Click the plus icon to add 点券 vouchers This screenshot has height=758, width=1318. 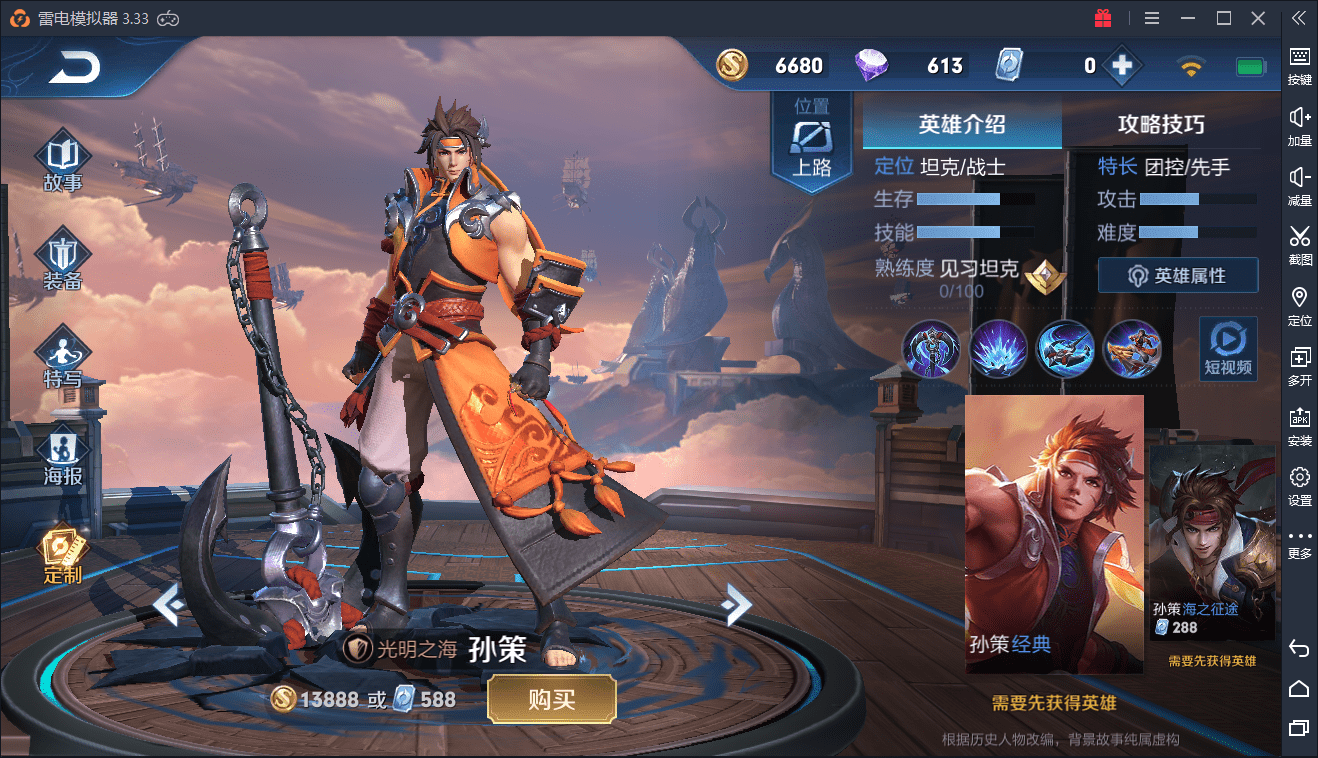(x=1122, y=65)
